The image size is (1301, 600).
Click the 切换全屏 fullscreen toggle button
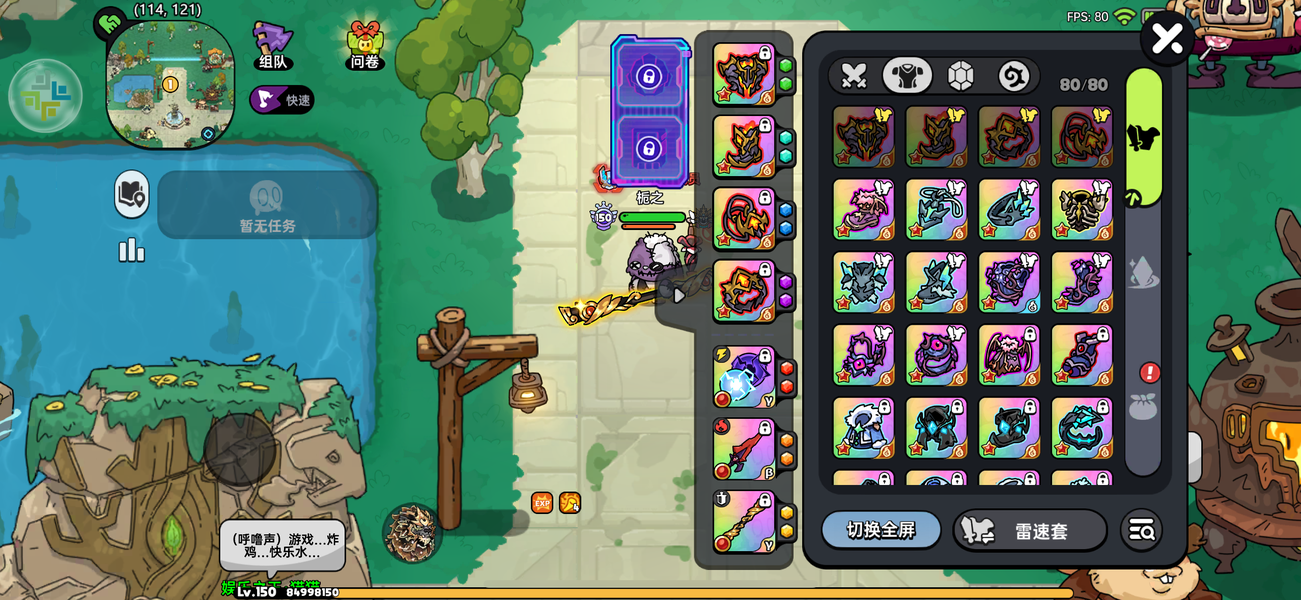(881, 530)
